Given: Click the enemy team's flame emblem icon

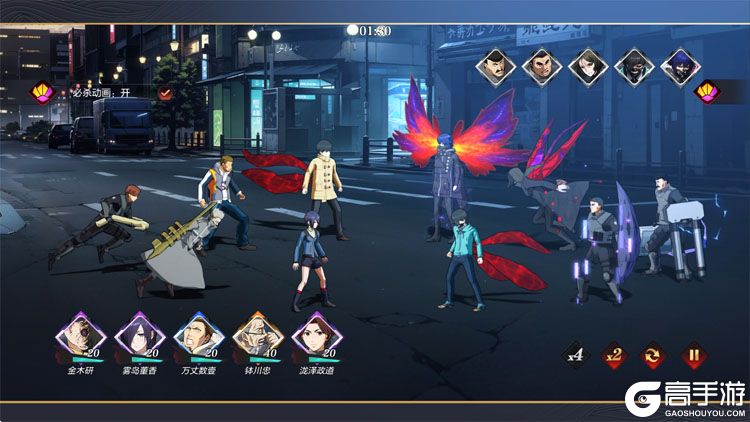Looking at the screenshot, I should tap(707, 91).
